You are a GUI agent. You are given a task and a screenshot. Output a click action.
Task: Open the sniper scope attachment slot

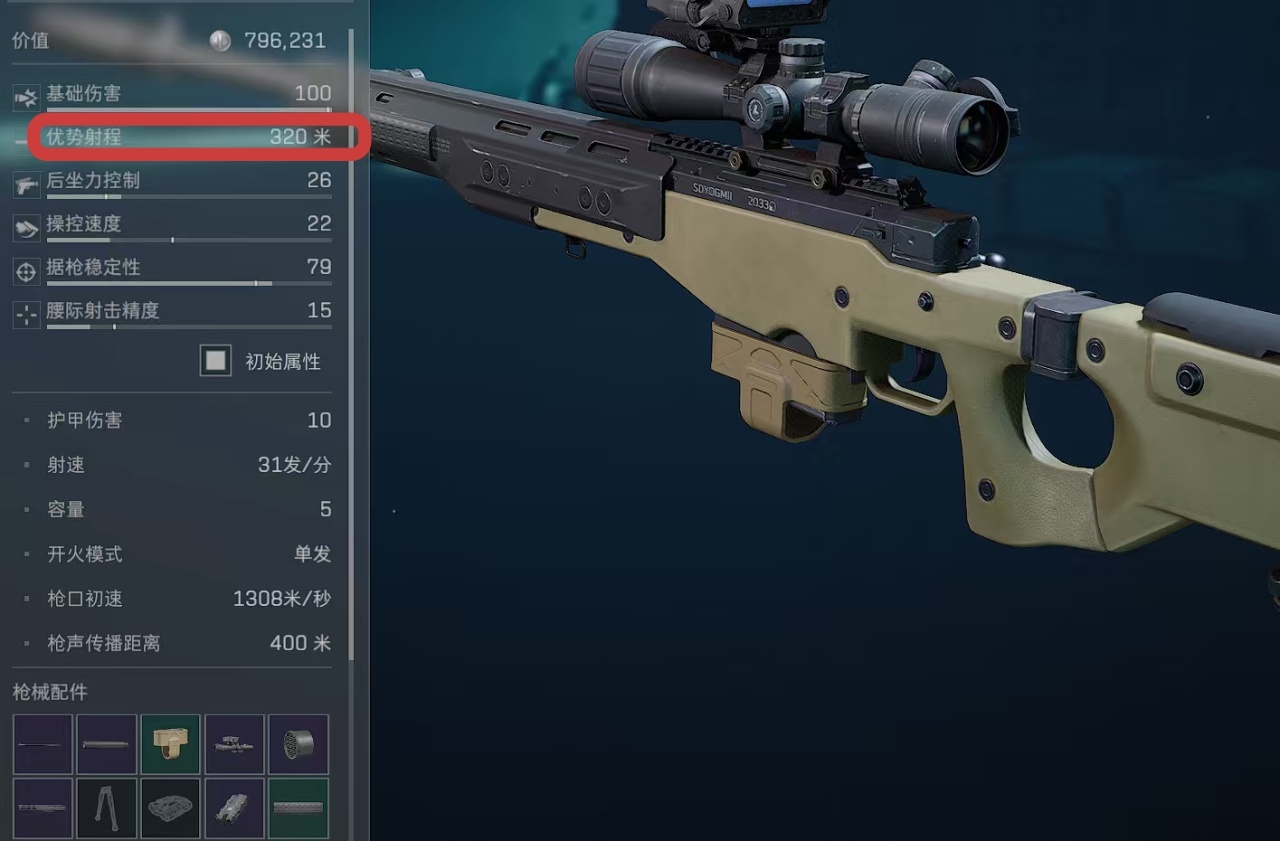tap(234, 744)
